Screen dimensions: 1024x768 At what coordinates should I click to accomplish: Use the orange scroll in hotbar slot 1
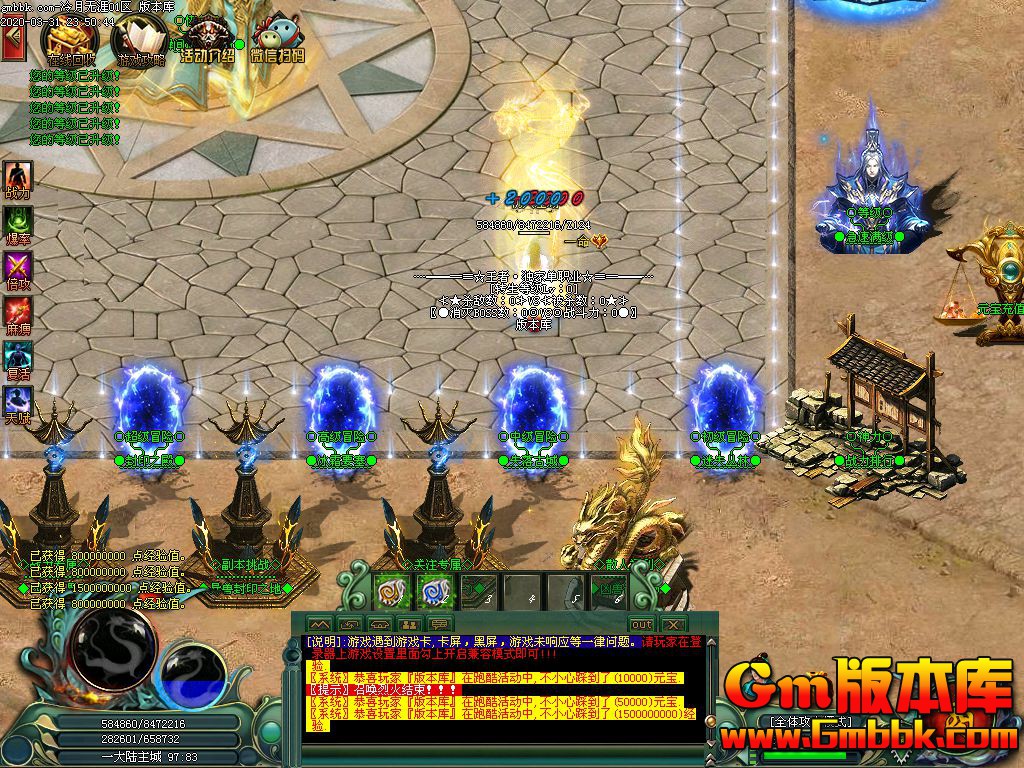click(x=389, y=592)
